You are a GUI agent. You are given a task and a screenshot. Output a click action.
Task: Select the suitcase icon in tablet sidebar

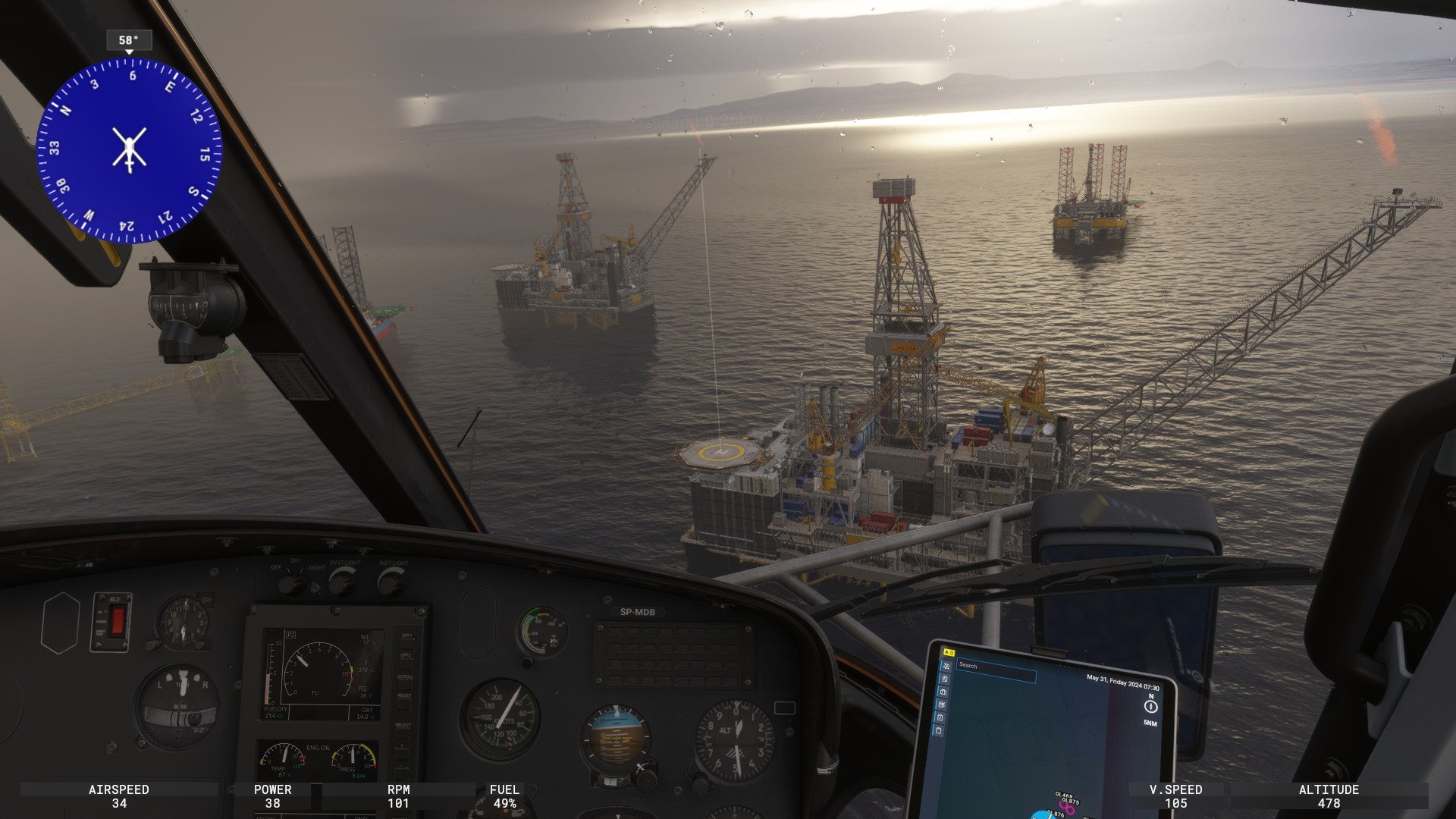coord(943,692)
